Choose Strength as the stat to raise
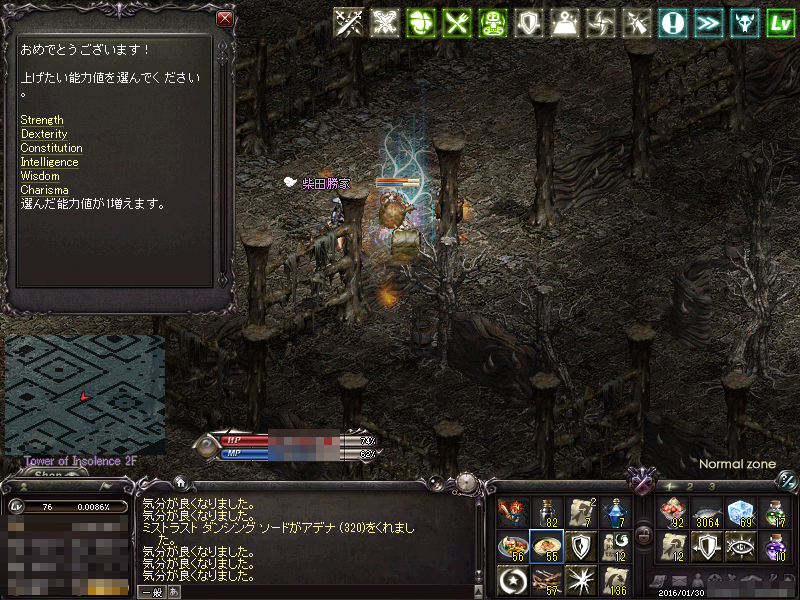800x600 pixels. coord(42,120)
